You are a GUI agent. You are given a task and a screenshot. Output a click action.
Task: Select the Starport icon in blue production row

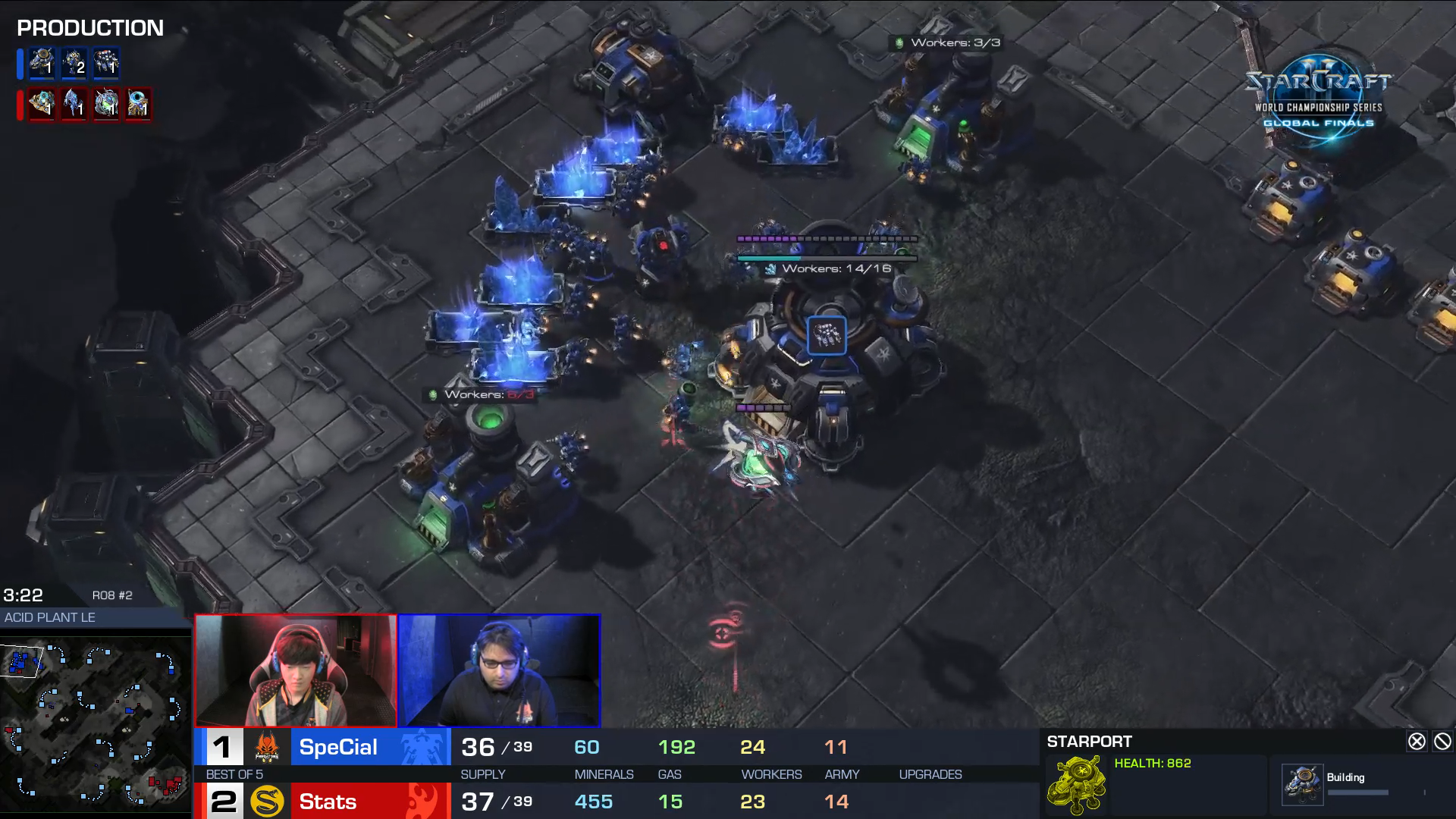point(42,63)
